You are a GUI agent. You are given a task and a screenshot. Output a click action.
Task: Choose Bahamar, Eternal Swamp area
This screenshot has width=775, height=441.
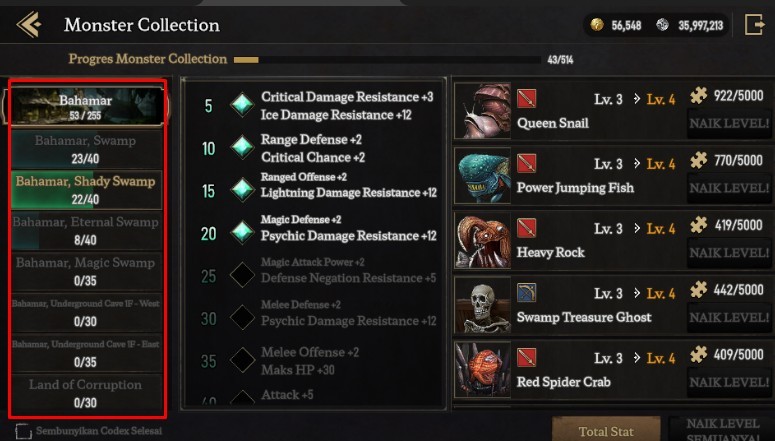(x=86, y=230)
